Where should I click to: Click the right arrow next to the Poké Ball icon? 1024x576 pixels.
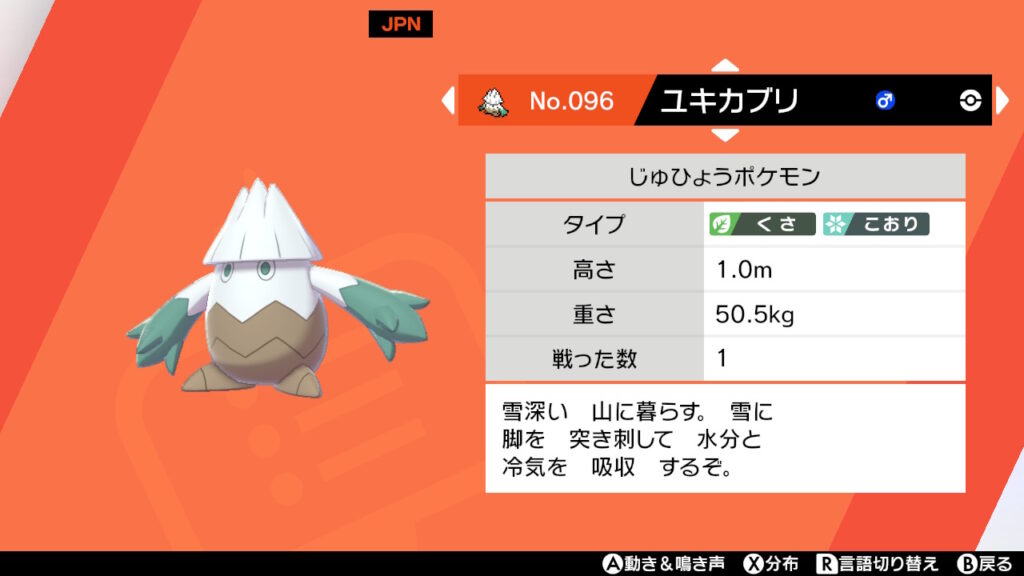pyautogui.click(x=1002, y=100)
